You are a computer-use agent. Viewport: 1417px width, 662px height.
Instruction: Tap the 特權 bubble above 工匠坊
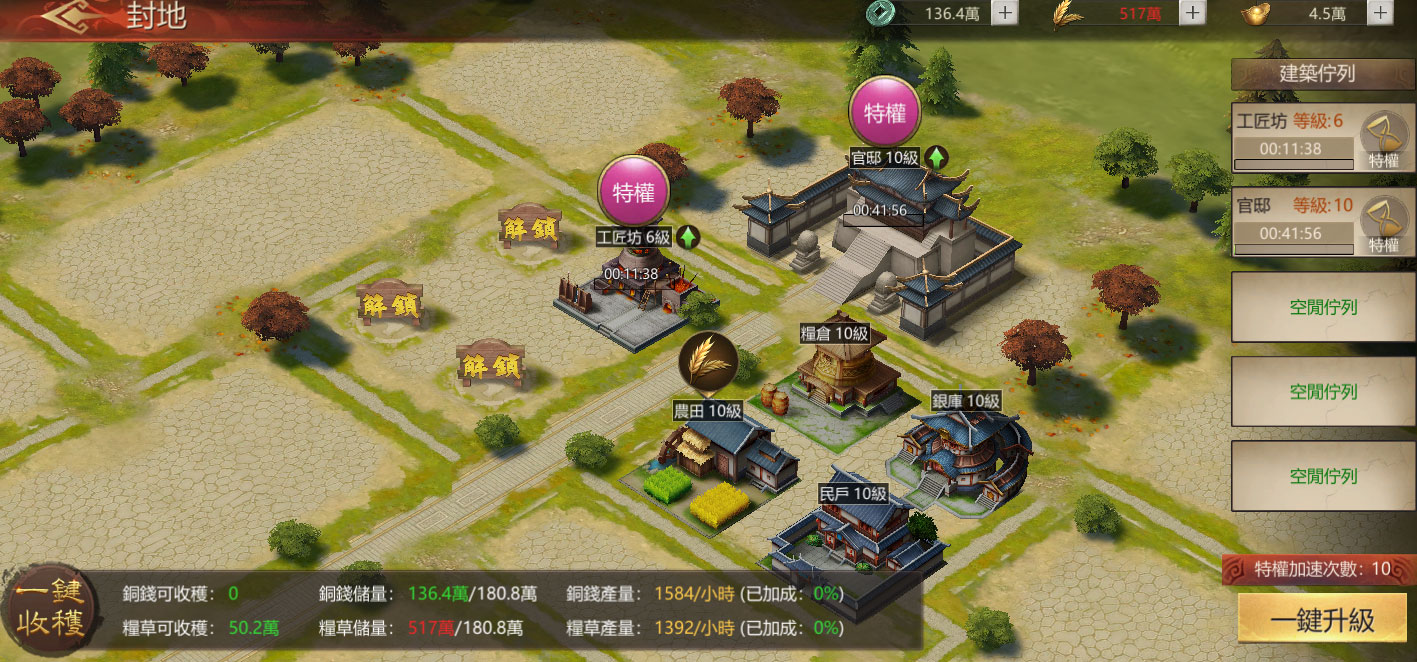(x=633, y=192)
